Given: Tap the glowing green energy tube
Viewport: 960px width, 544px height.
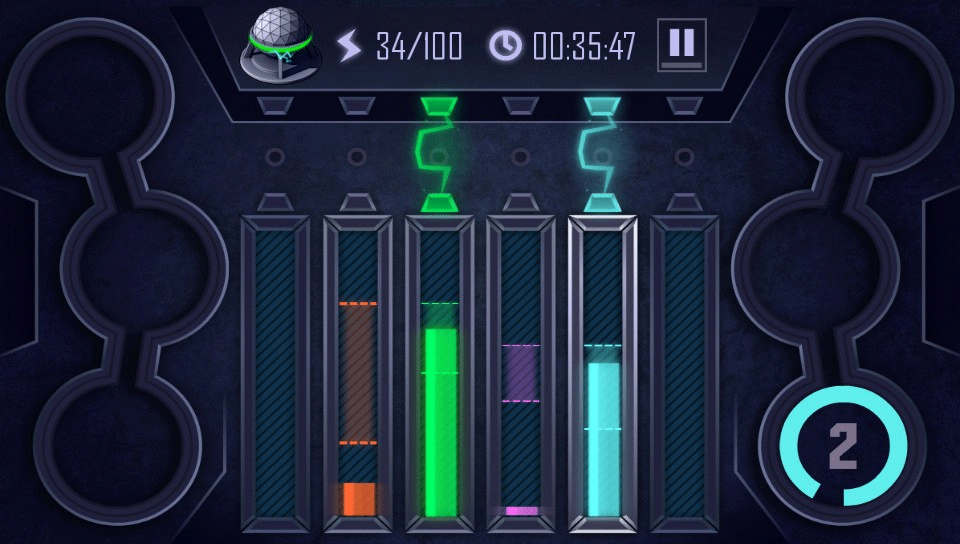Looking at the screenshot, I should (x=440, y=375).
